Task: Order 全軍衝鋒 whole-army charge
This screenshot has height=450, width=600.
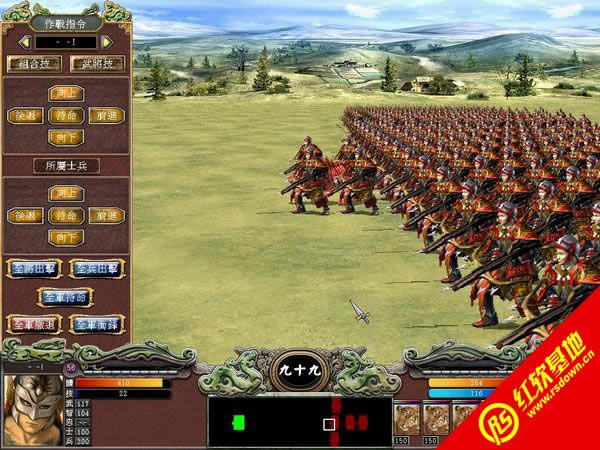Action: pyautogui.click(x=97, y=324)
